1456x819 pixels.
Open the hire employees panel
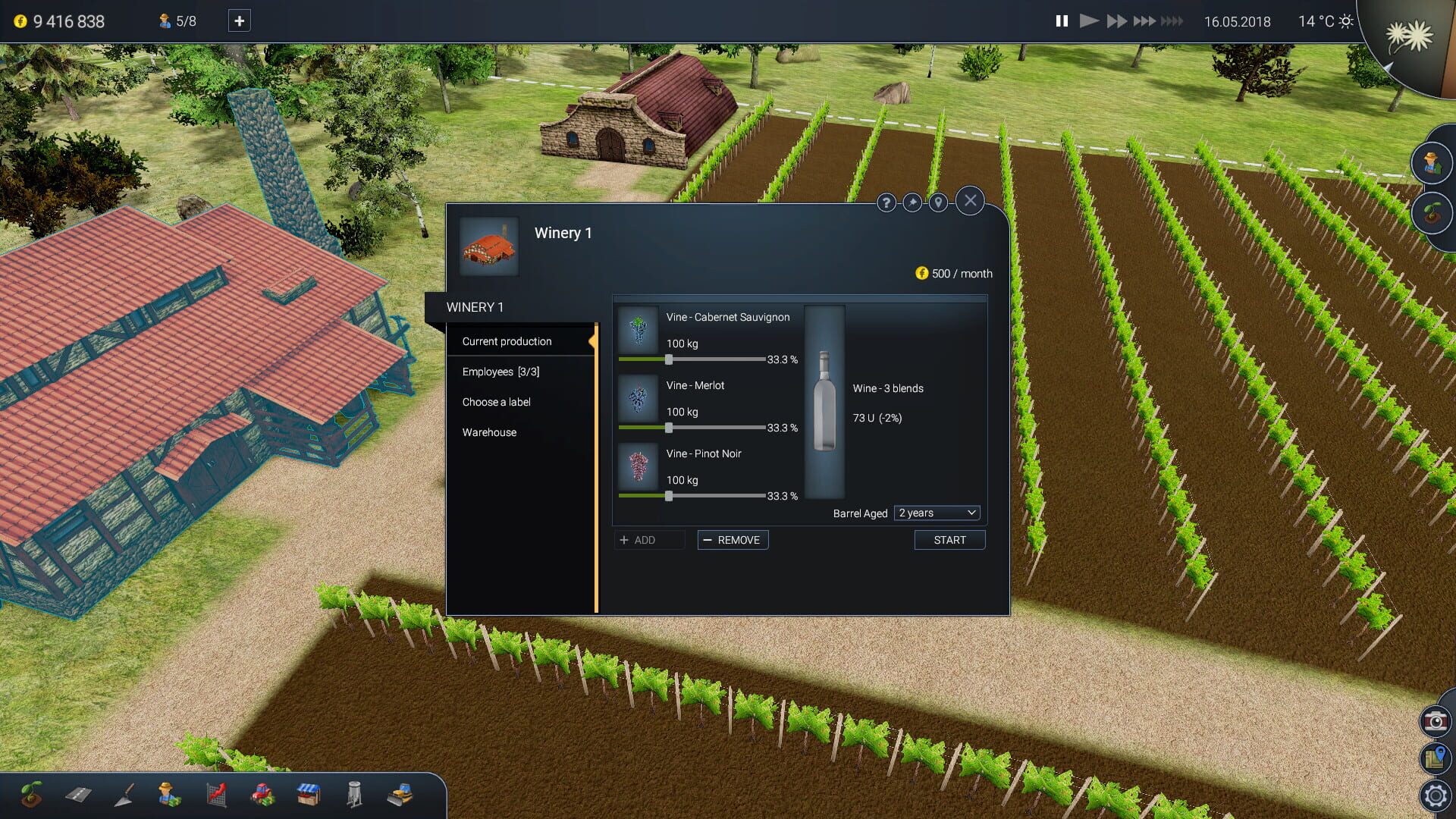point(170,795)
